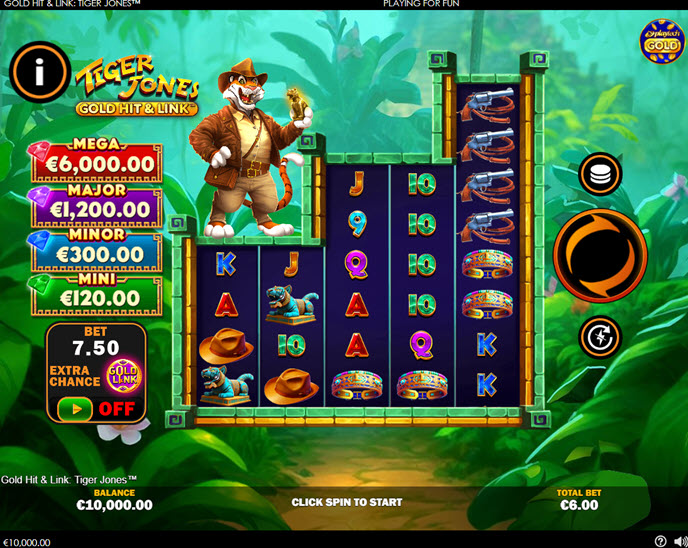Mute sound with the speaker icon
This screenshot has width=688, height=548.
677,541
